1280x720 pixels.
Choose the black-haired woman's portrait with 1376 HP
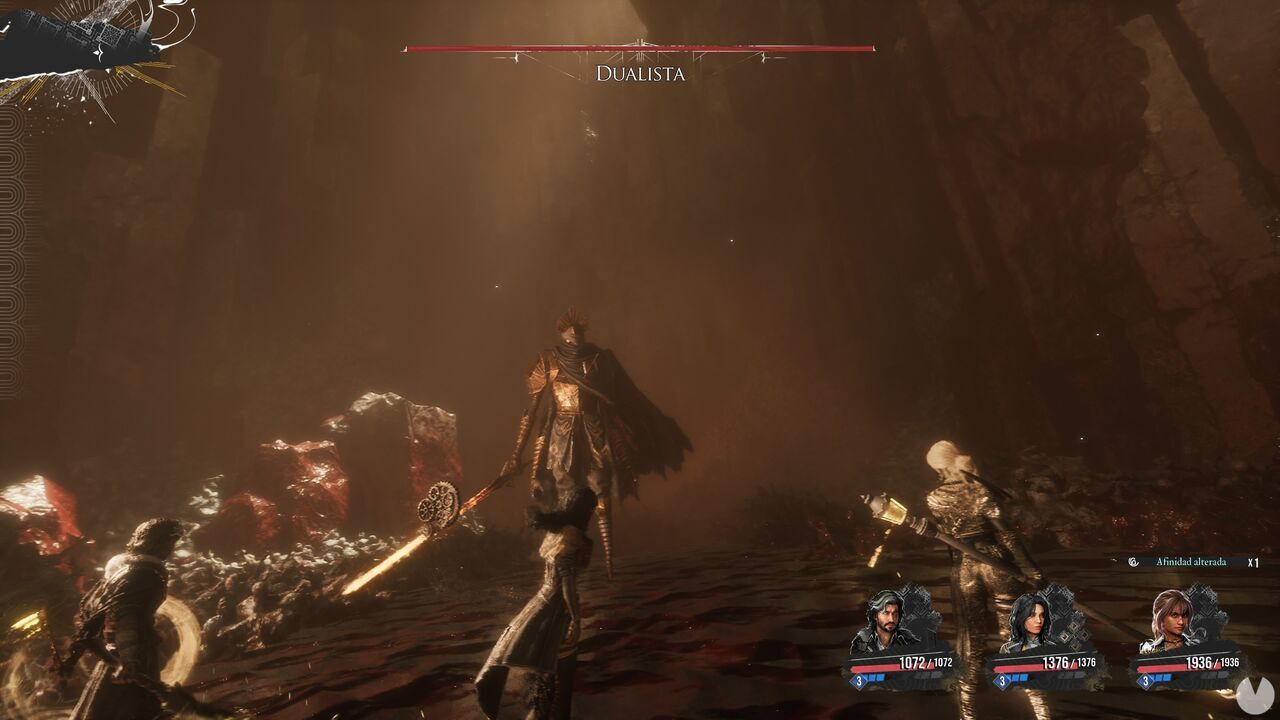(1030, 624)
